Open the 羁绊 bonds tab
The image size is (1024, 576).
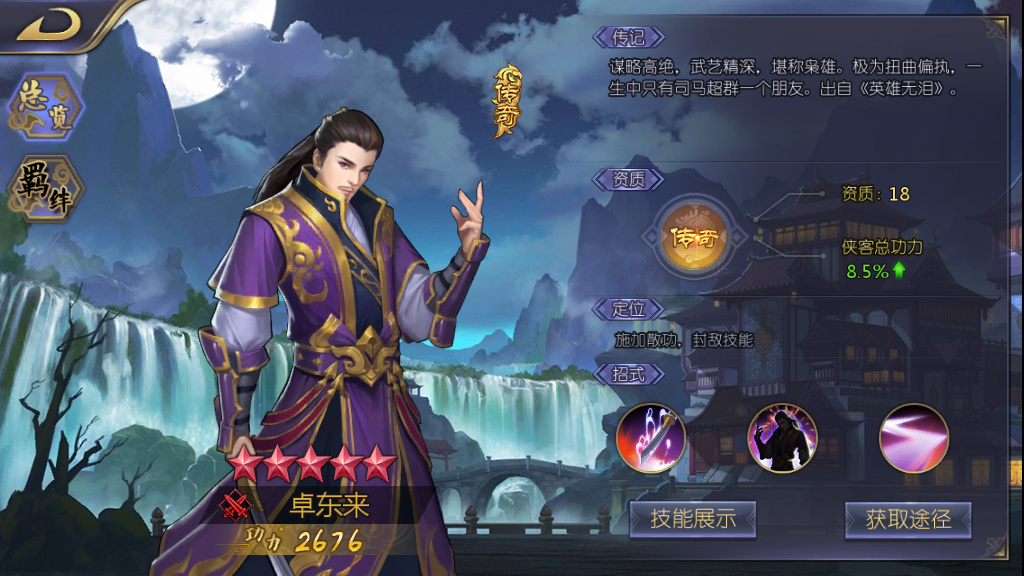(x=46, y=188)
